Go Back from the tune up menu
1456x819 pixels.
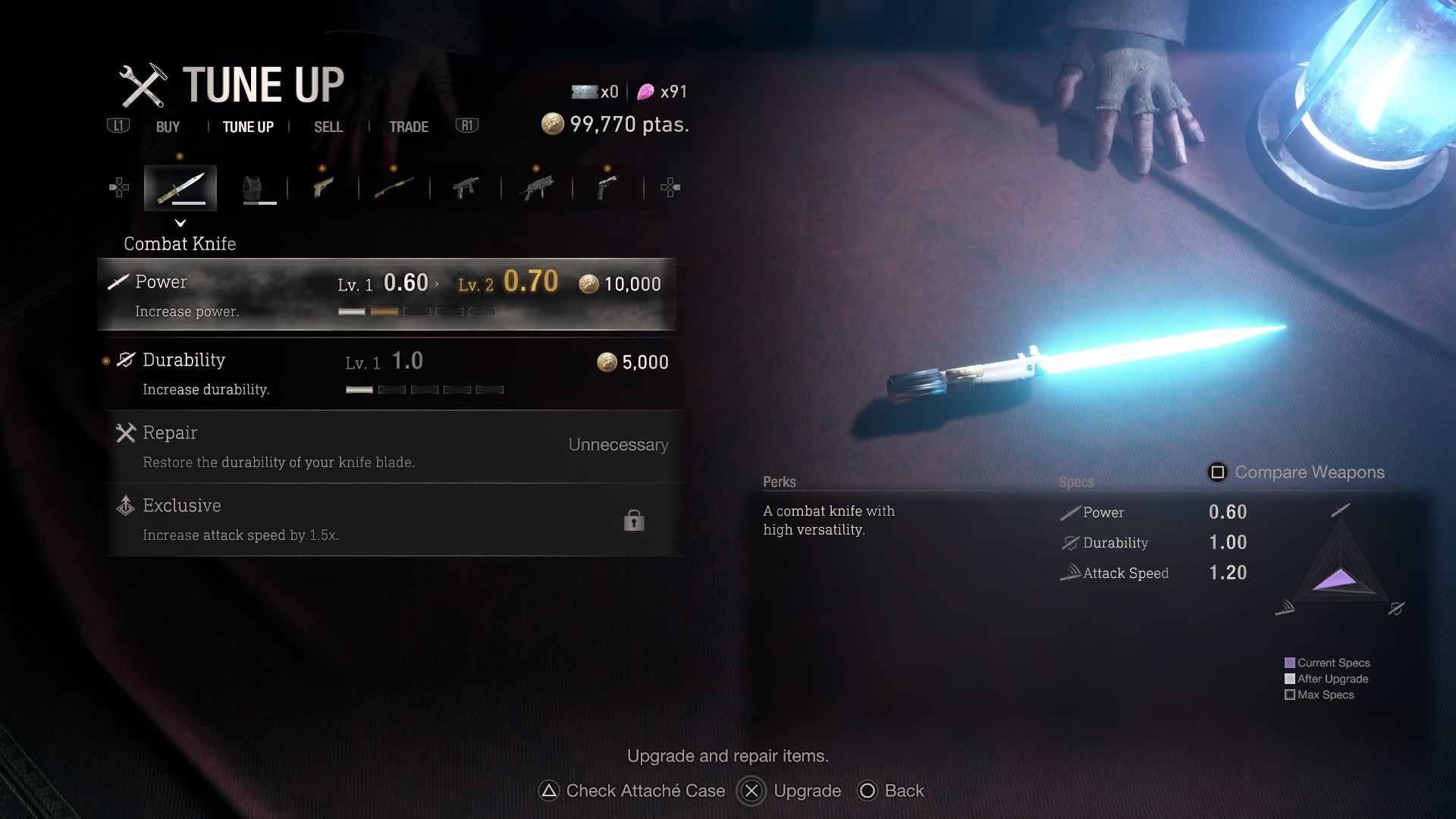point(890,791)
